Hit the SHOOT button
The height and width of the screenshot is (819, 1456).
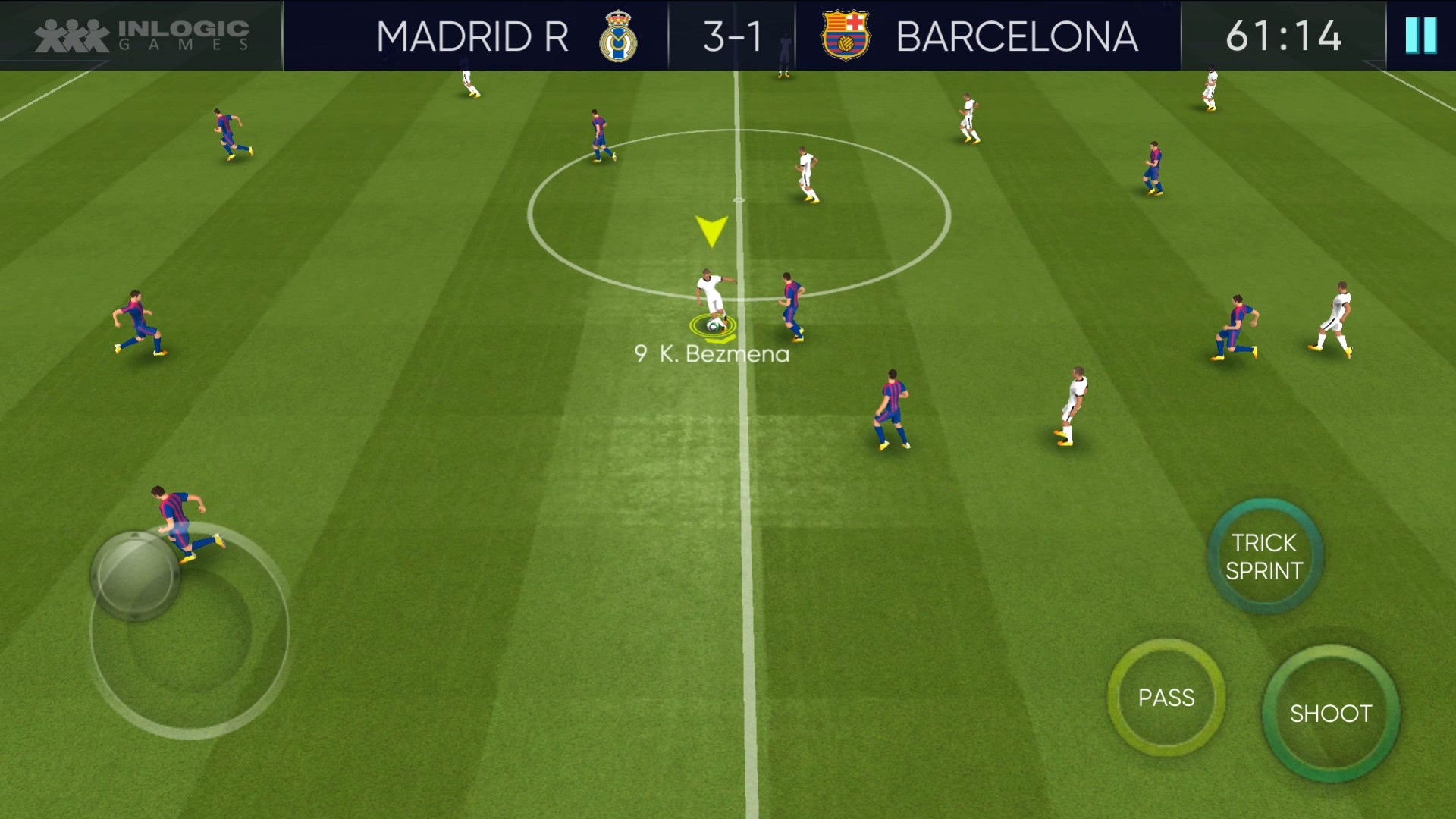click(x=1331, y=713)
